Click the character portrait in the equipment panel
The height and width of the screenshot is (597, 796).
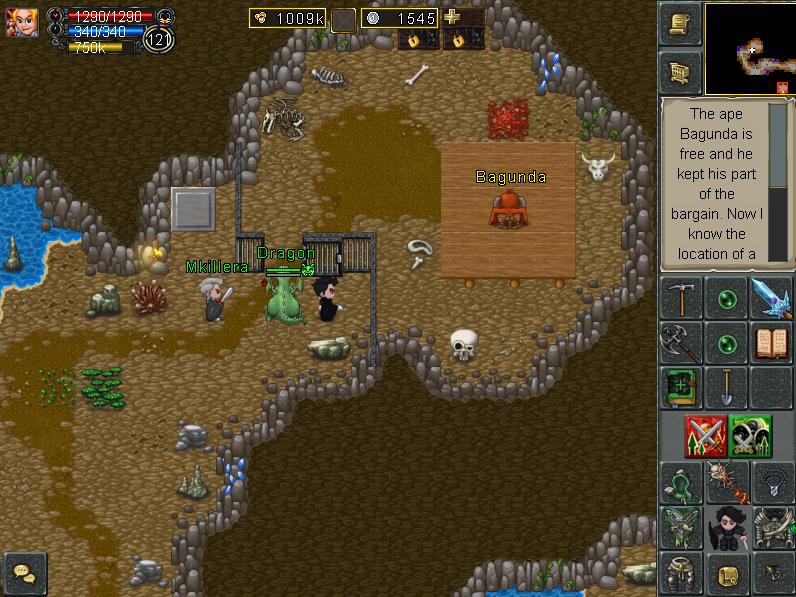(726, 528)
